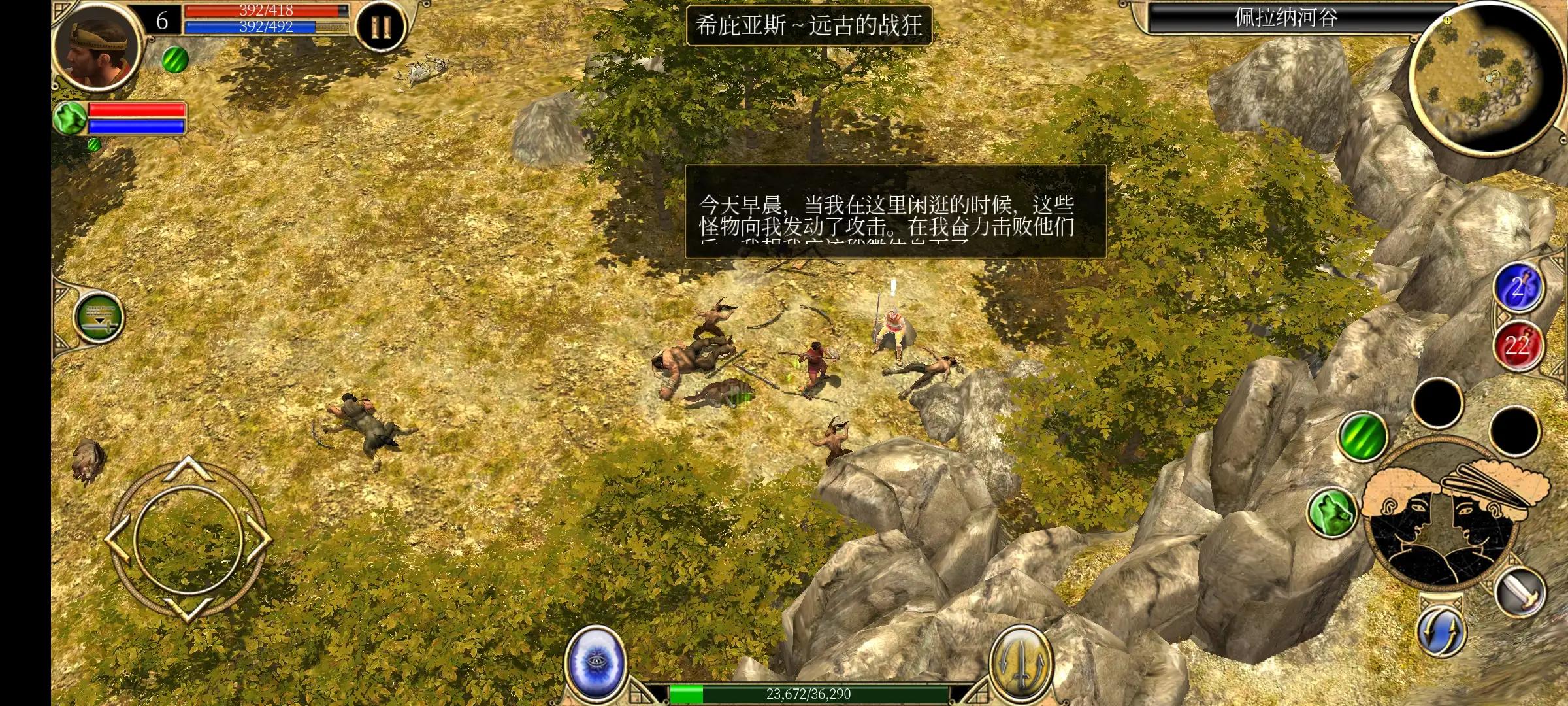Tap the green orb icon under the portrait

click(72, 118)
